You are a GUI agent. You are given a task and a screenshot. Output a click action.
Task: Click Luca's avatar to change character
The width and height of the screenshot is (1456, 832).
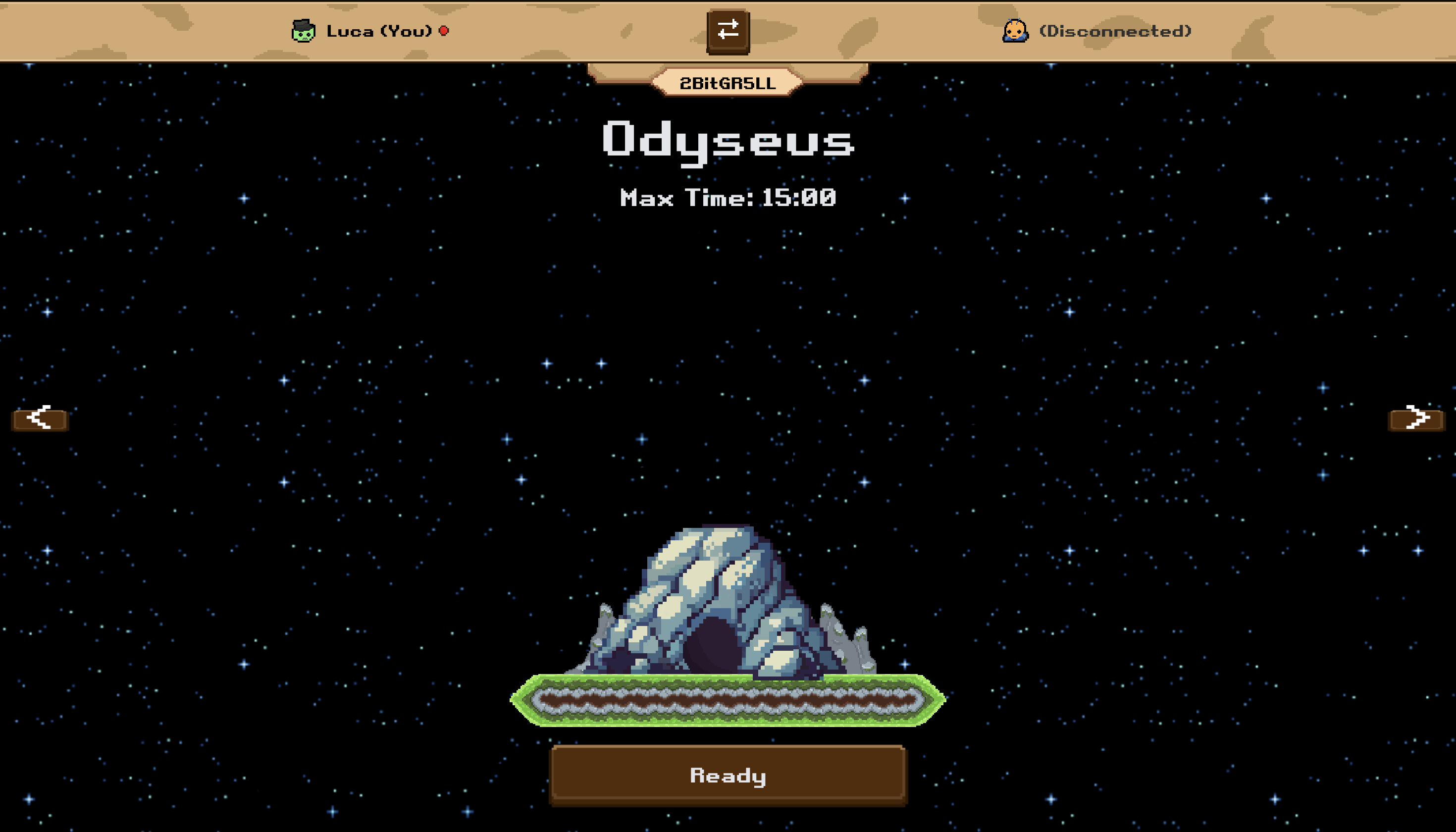(x=304, y=31)
